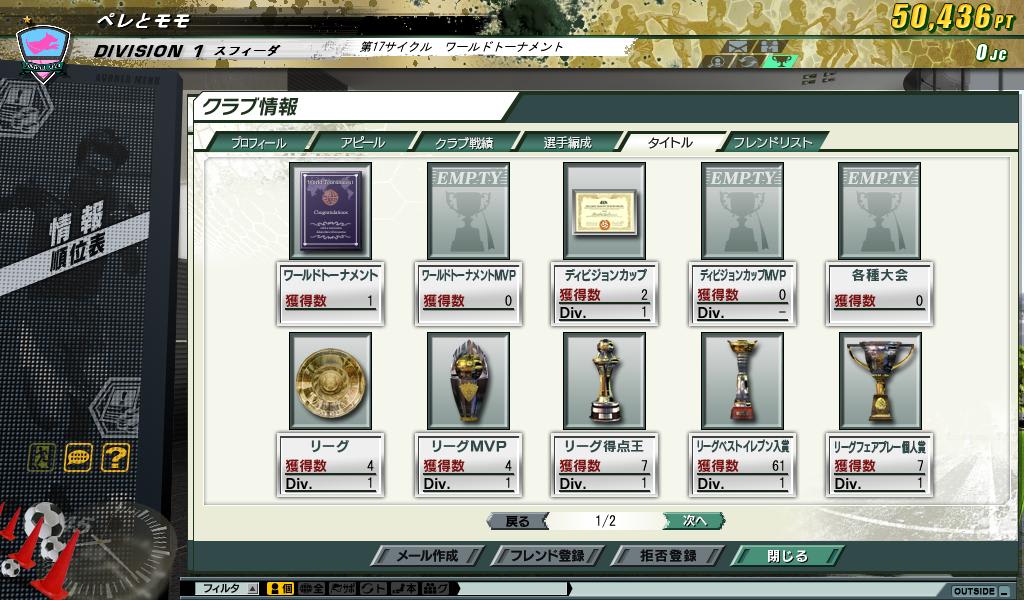Open the yellow speech bubble chat icon
This screenshot has height=600, width=1024.
tap(79, 458)
